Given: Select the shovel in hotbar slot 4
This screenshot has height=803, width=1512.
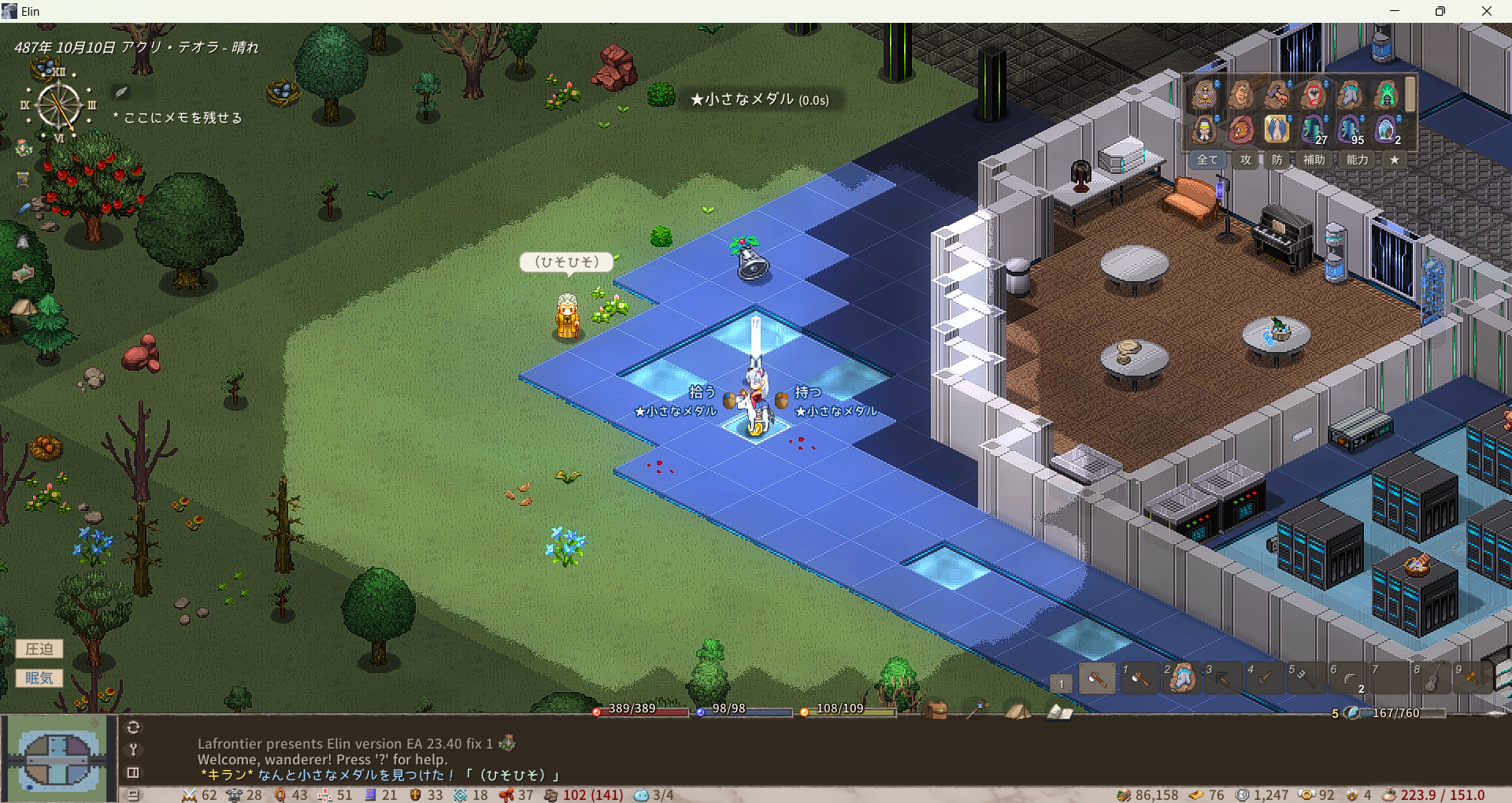Looking at the screenshot, I should [1265, 678].
